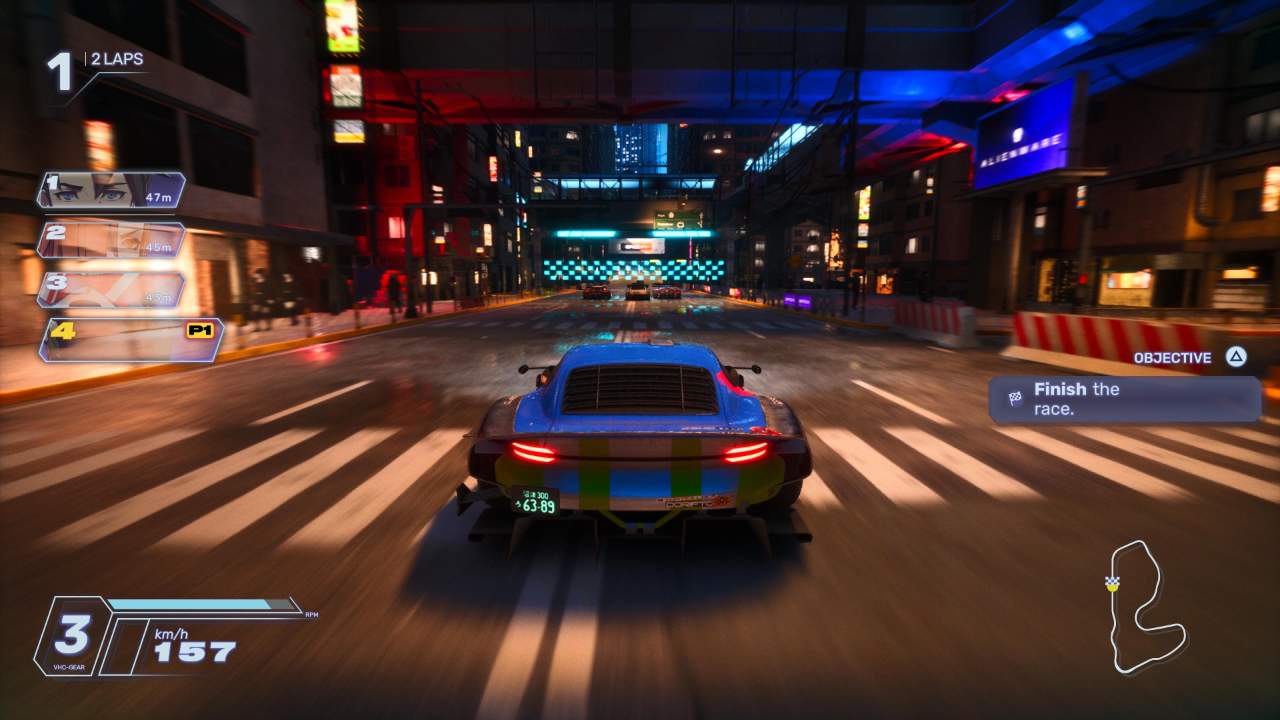Open the Finish the race objective panel
The width and height of the screenshot is (1280, 720).
pos(1124,399)
